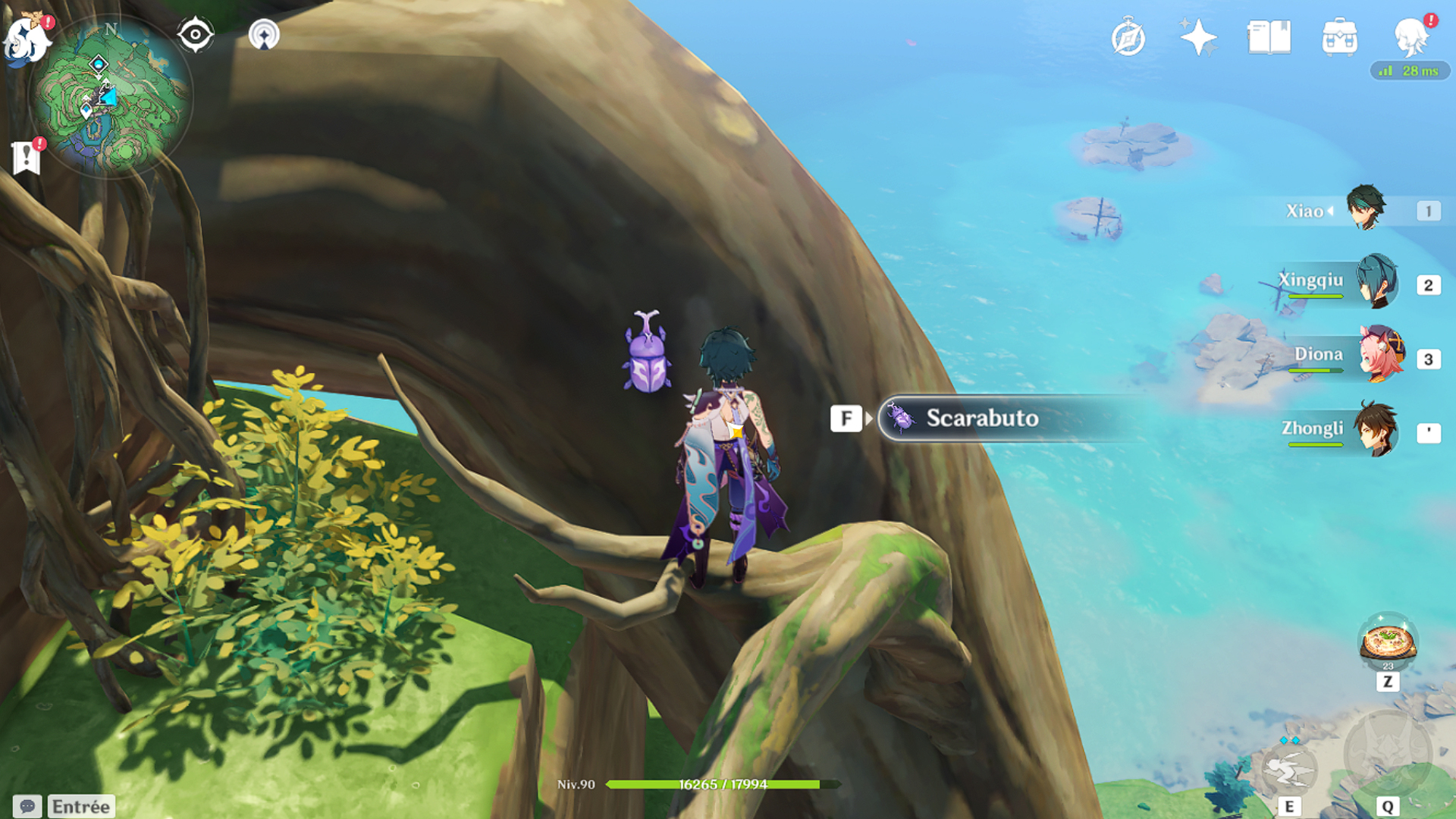Viewport: 1456px width, 819px height.
Task: Open the wish star icon
Action: 1198,38
